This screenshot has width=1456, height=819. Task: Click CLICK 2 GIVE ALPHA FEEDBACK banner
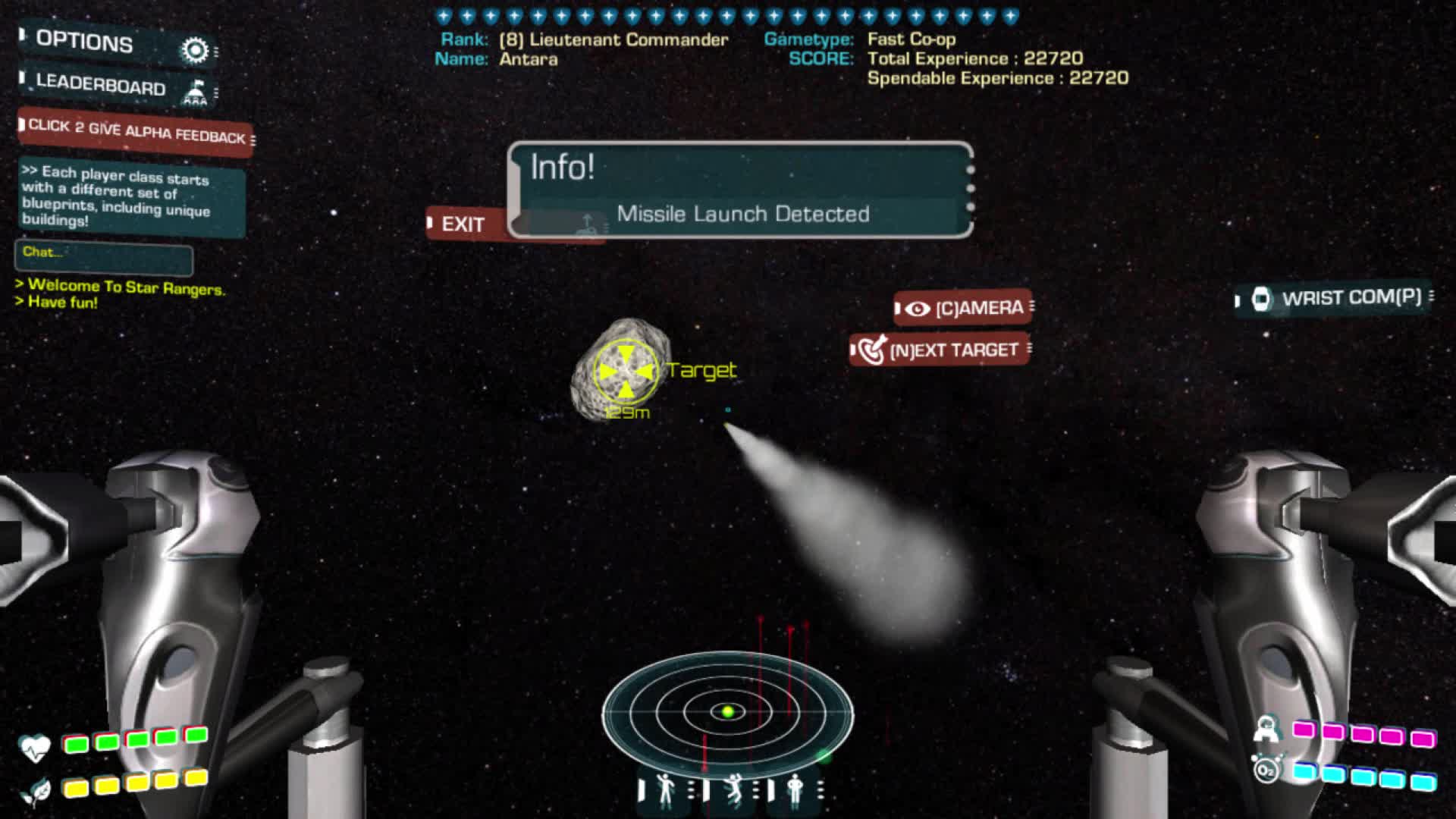coord(133,133)
